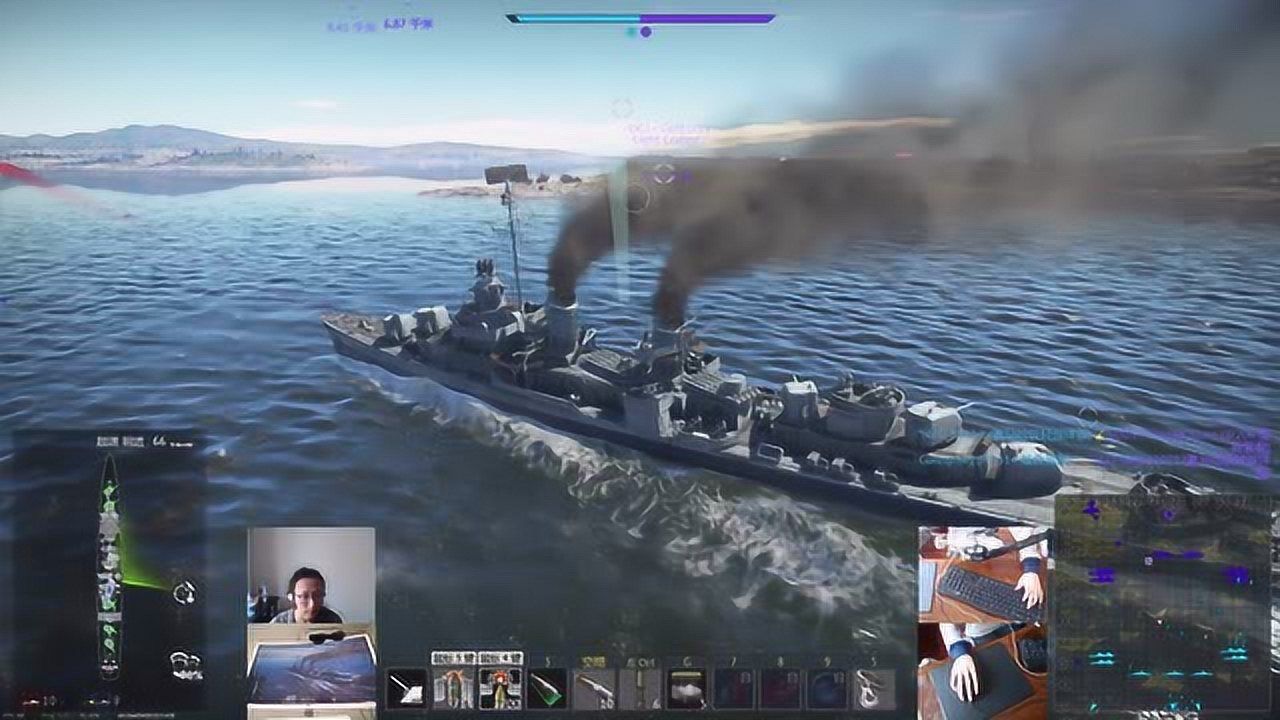This screenshot has width=1280, height=720.
Task: Choose the green shell ammo slot
Action: point(547,688)
